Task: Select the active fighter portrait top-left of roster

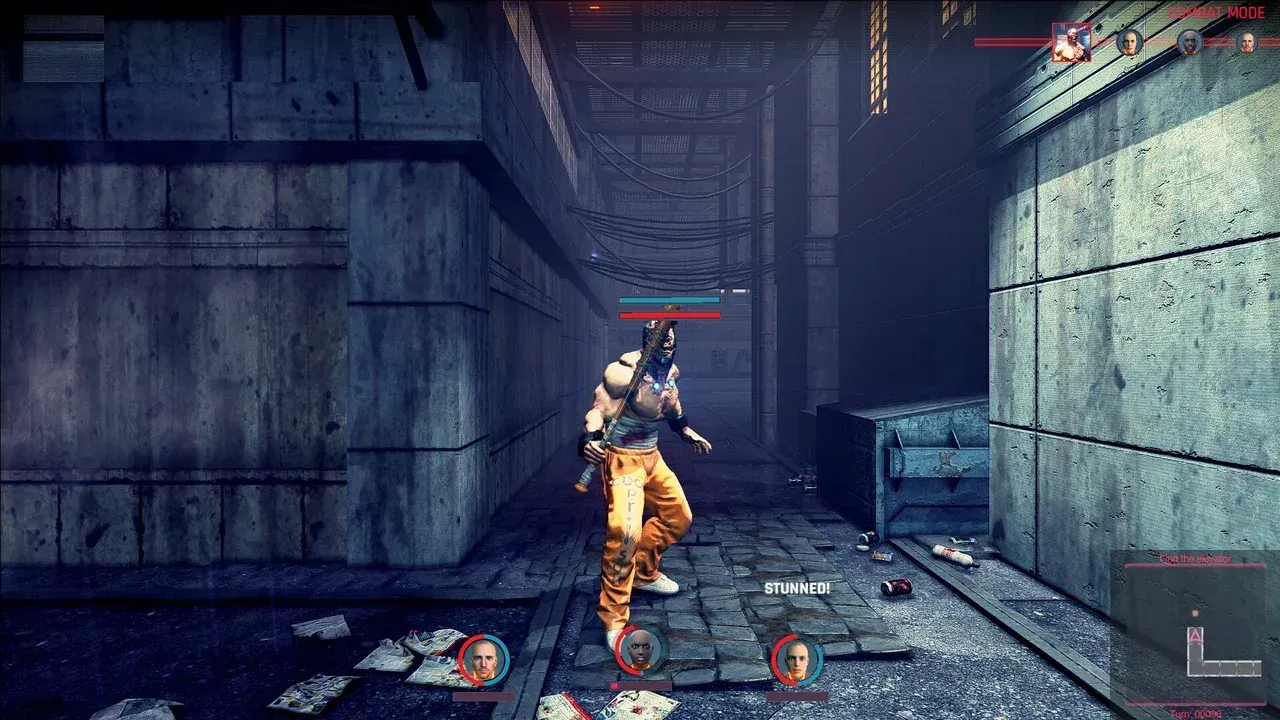Action: point(1072,42)
